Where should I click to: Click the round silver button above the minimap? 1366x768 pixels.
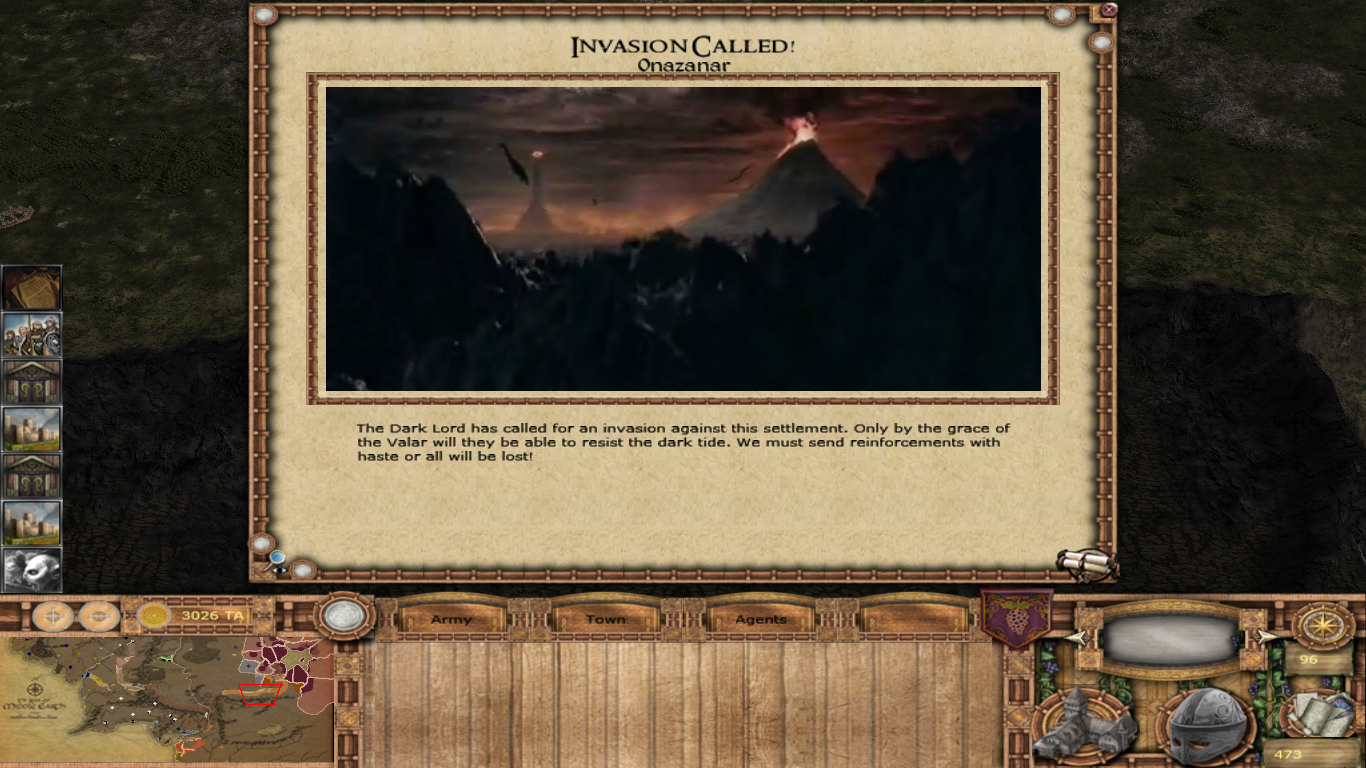click(x=344, y=617)
